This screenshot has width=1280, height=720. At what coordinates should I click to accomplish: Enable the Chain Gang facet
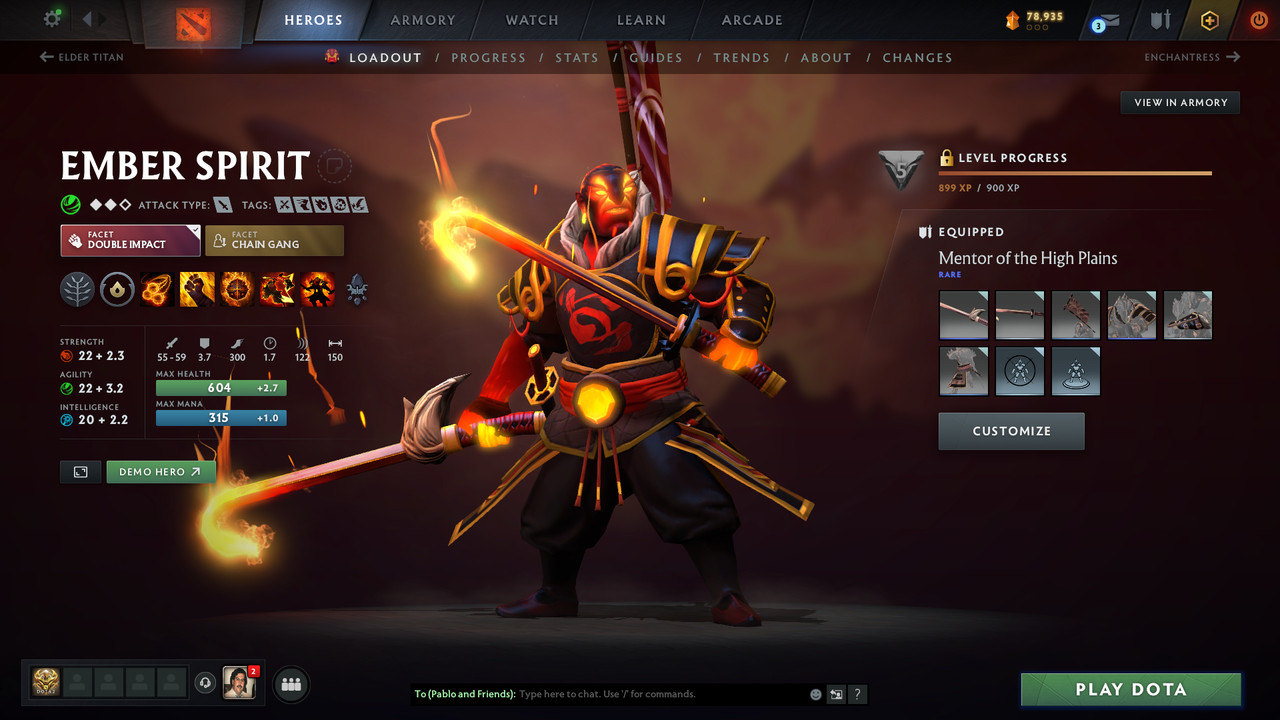tap(274, 240)
